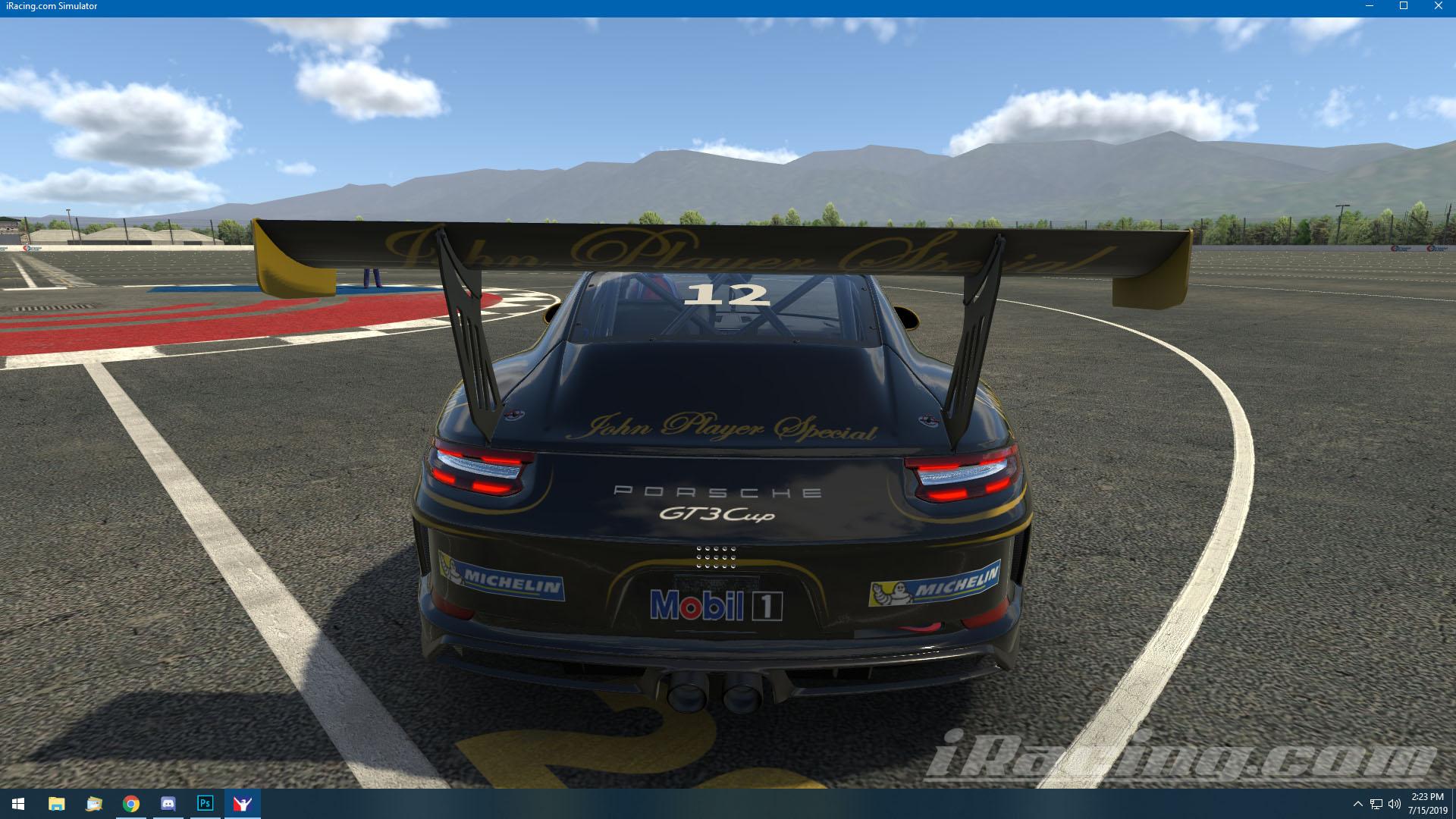Click the show desktop strip at taskbar end

[1454, 804]
